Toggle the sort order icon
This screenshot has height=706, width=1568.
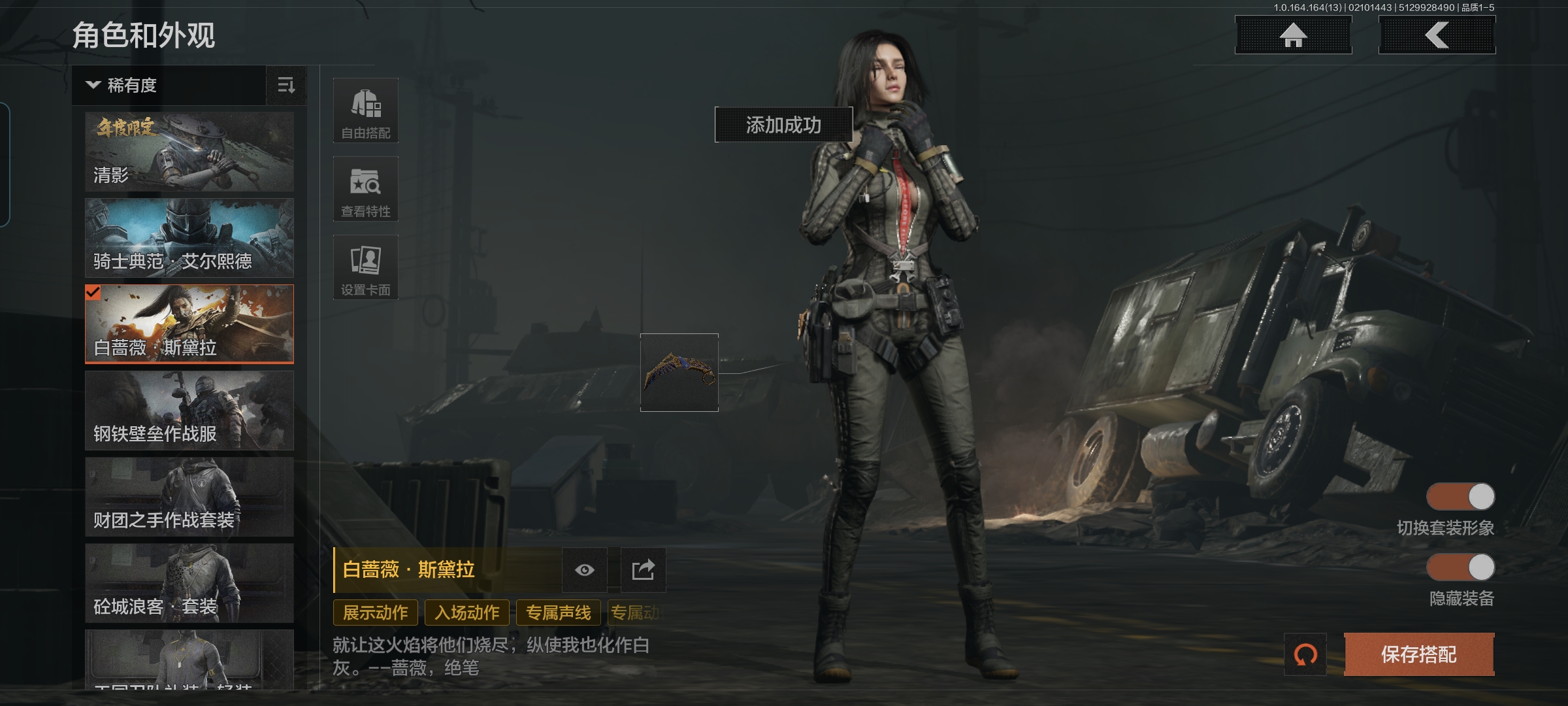[x=286, y=86]
